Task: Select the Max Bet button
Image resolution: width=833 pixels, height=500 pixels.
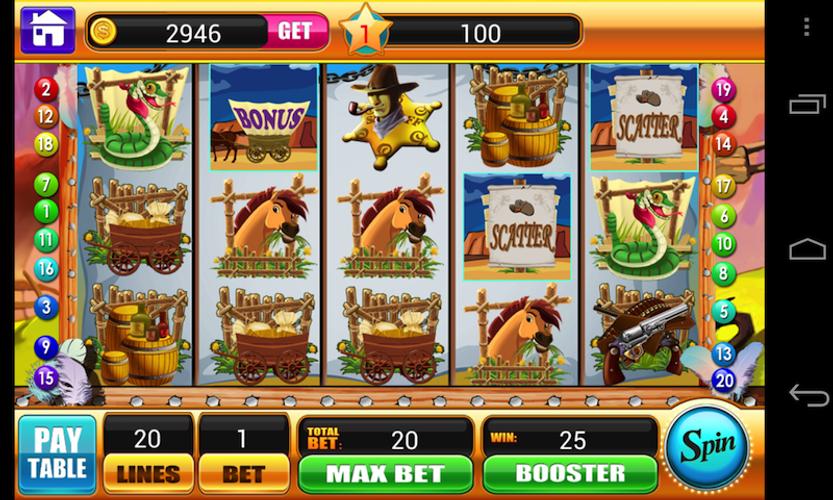Action: point(385,473)
